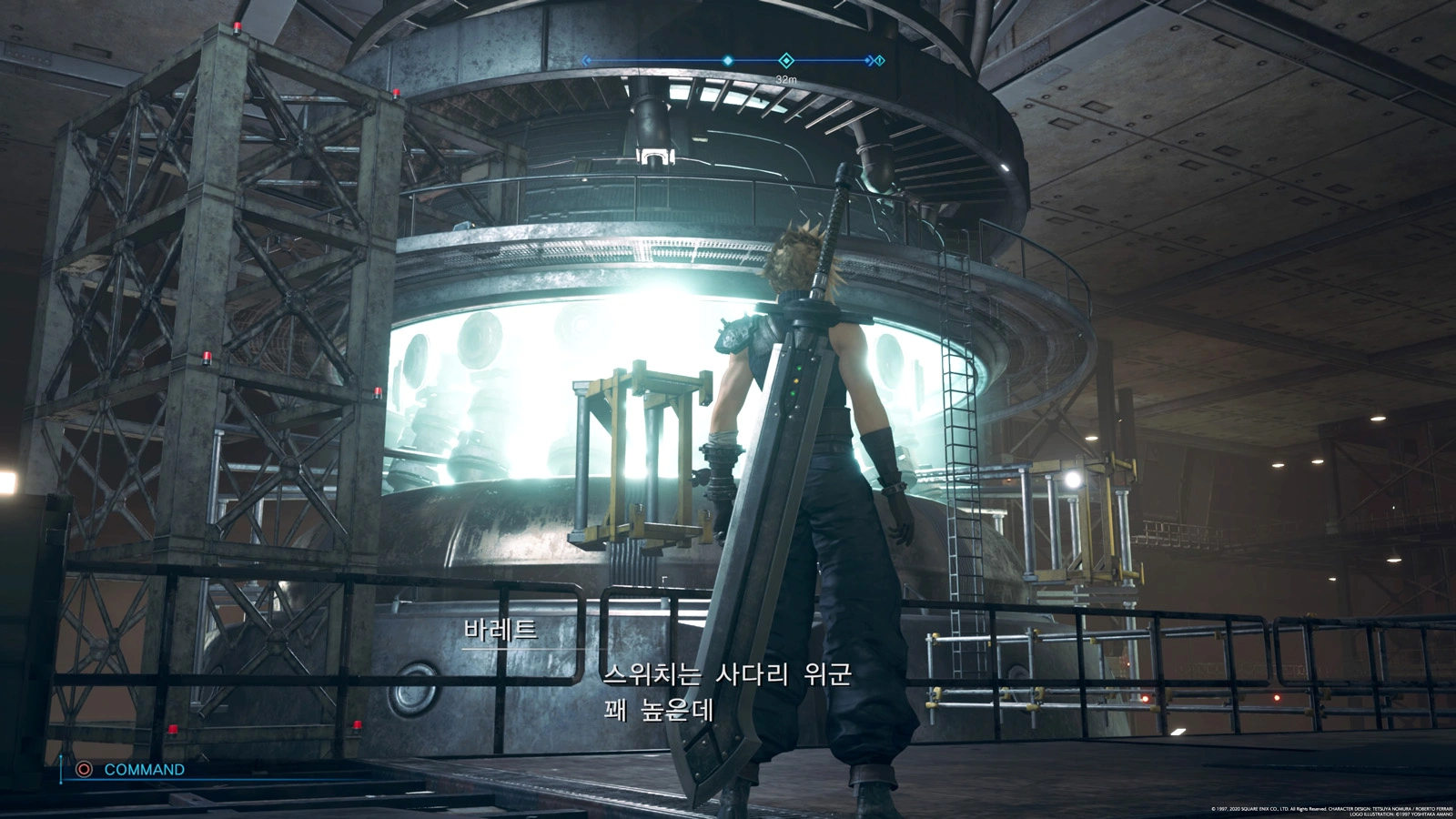Click the solid diamond marker on the compass bar

728,61
